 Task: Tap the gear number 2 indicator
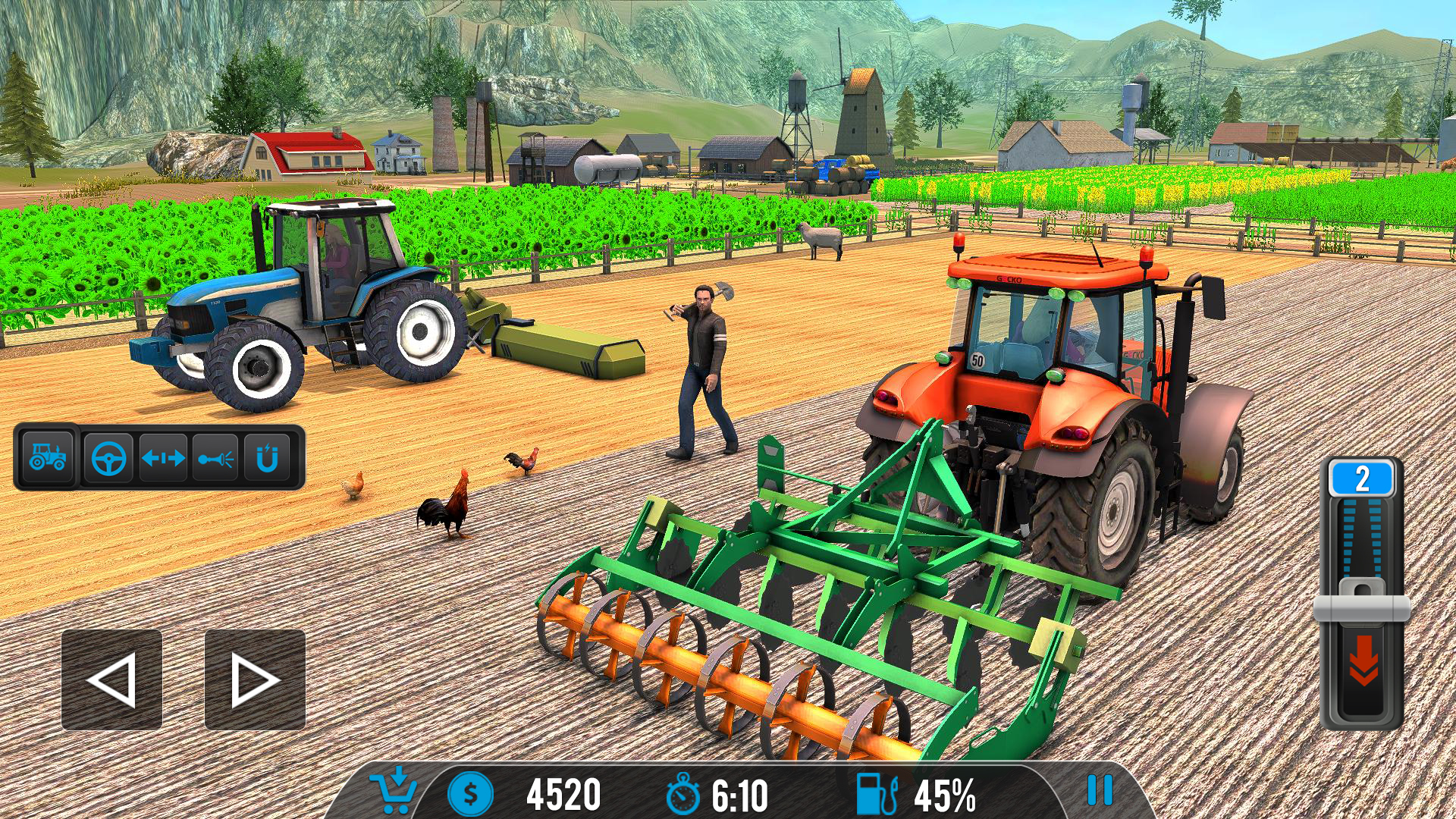(1362, 476)
